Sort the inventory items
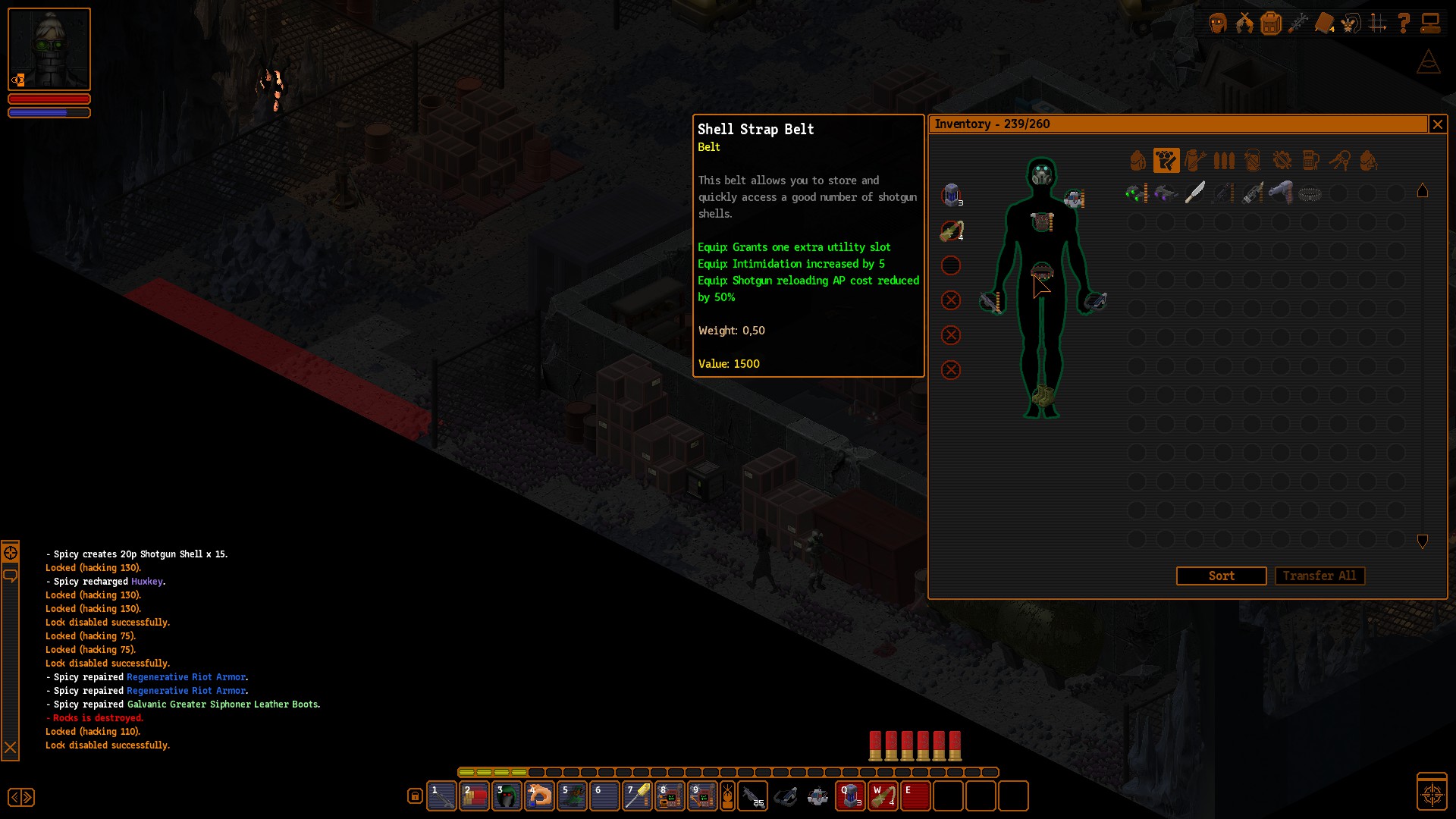 (x=1221, y=576)
